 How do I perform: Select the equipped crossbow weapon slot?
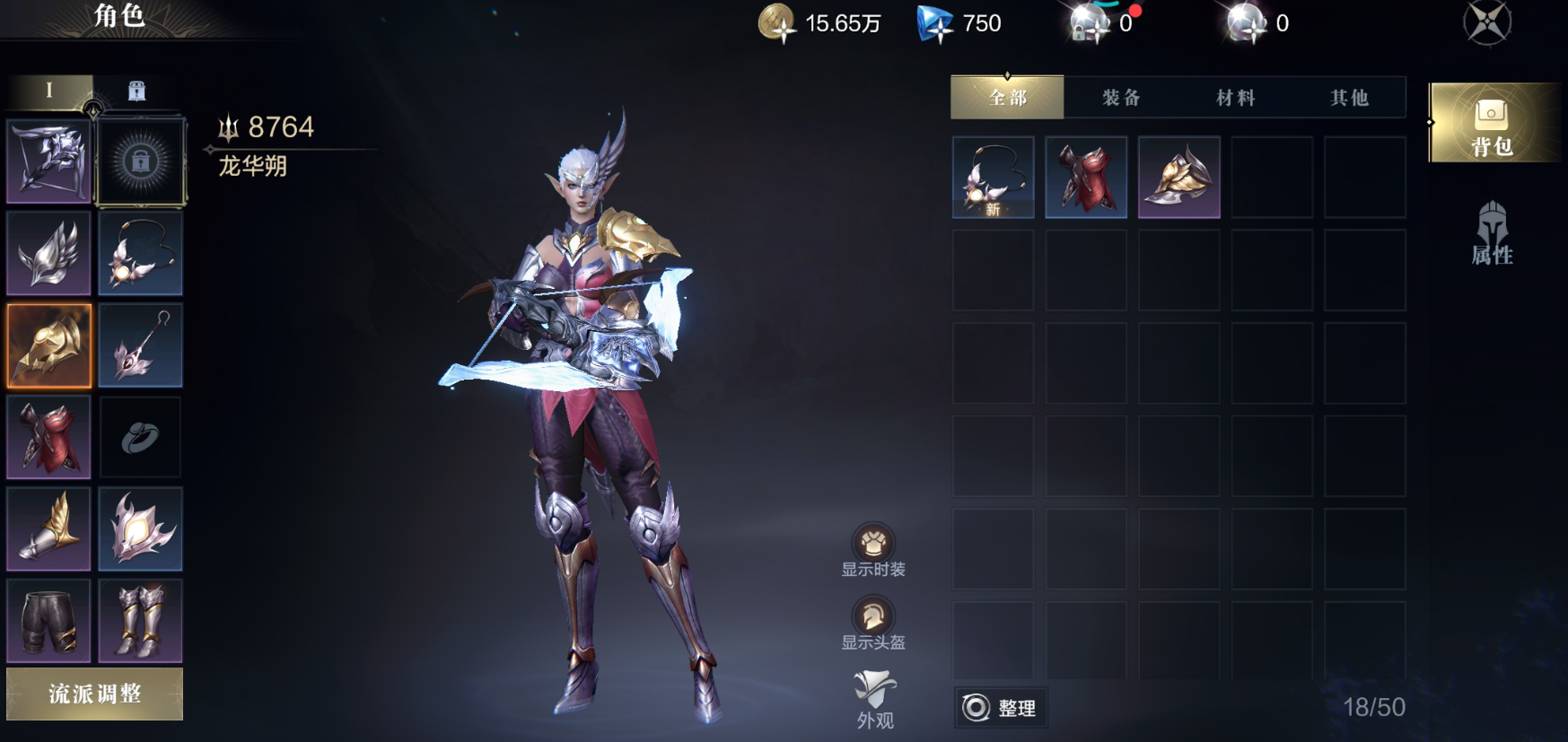(48, 161)
